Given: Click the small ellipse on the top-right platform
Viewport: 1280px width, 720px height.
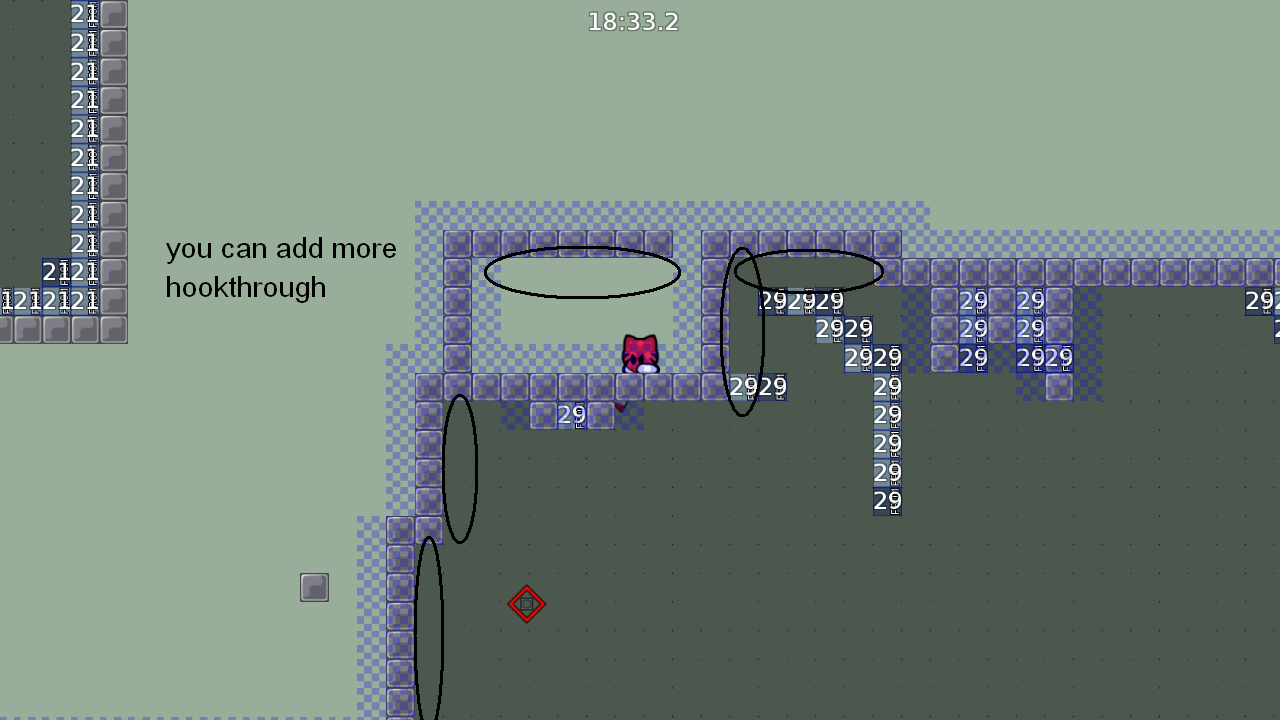Looking at the screenshot, I should tap(808, 268).
